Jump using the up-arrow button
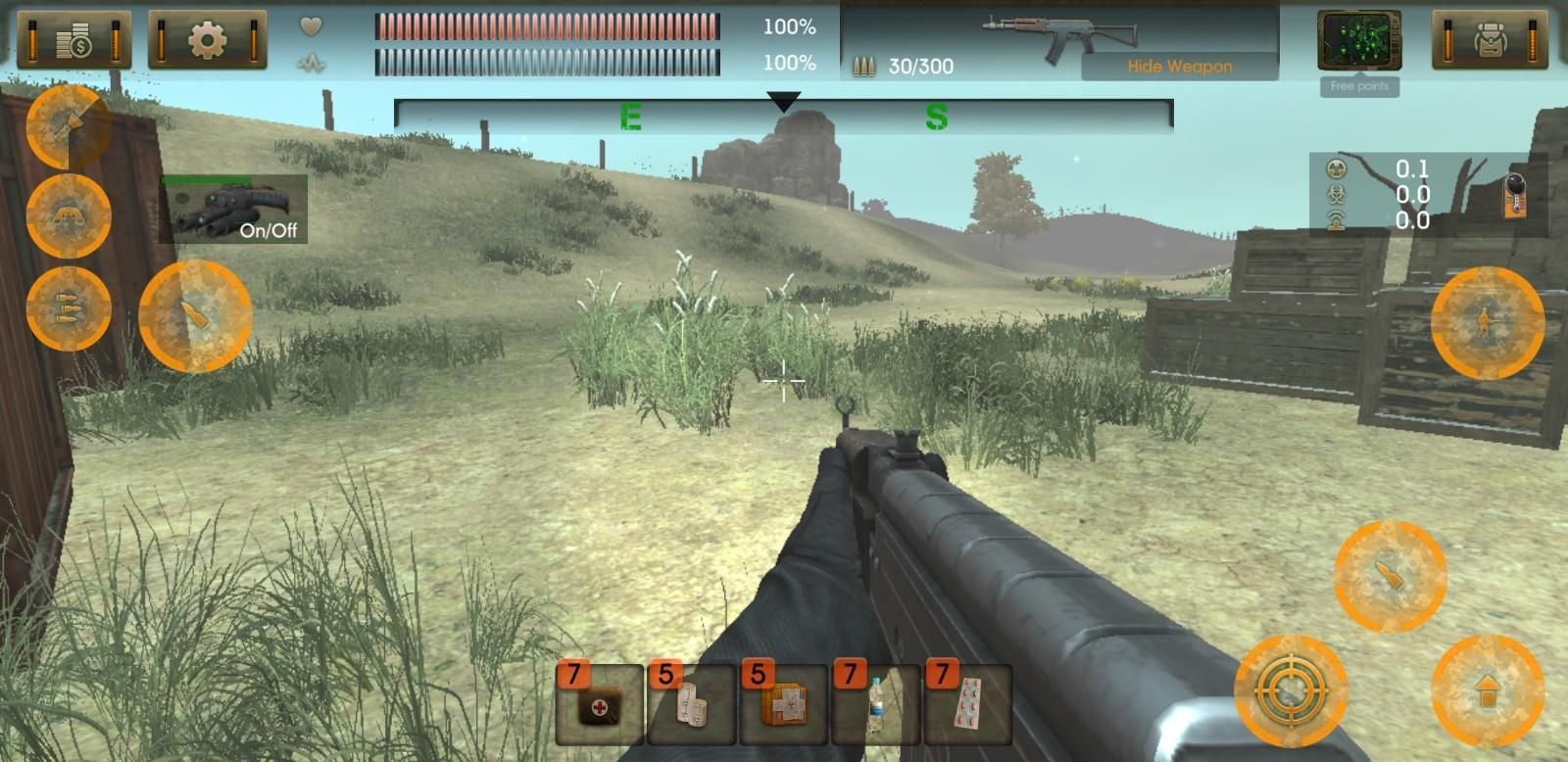 click(x=1487, y=690)
